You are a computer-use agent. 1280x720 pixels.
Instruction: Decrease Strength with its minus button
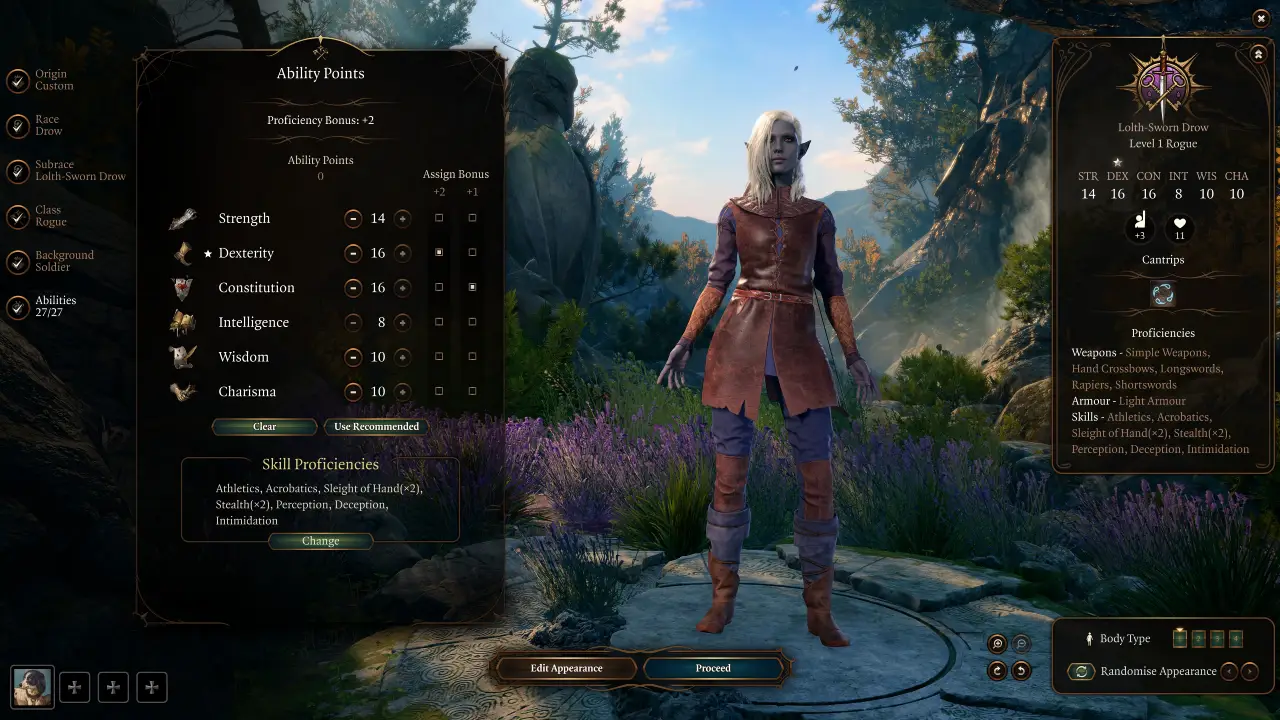(x=353, y=218)
